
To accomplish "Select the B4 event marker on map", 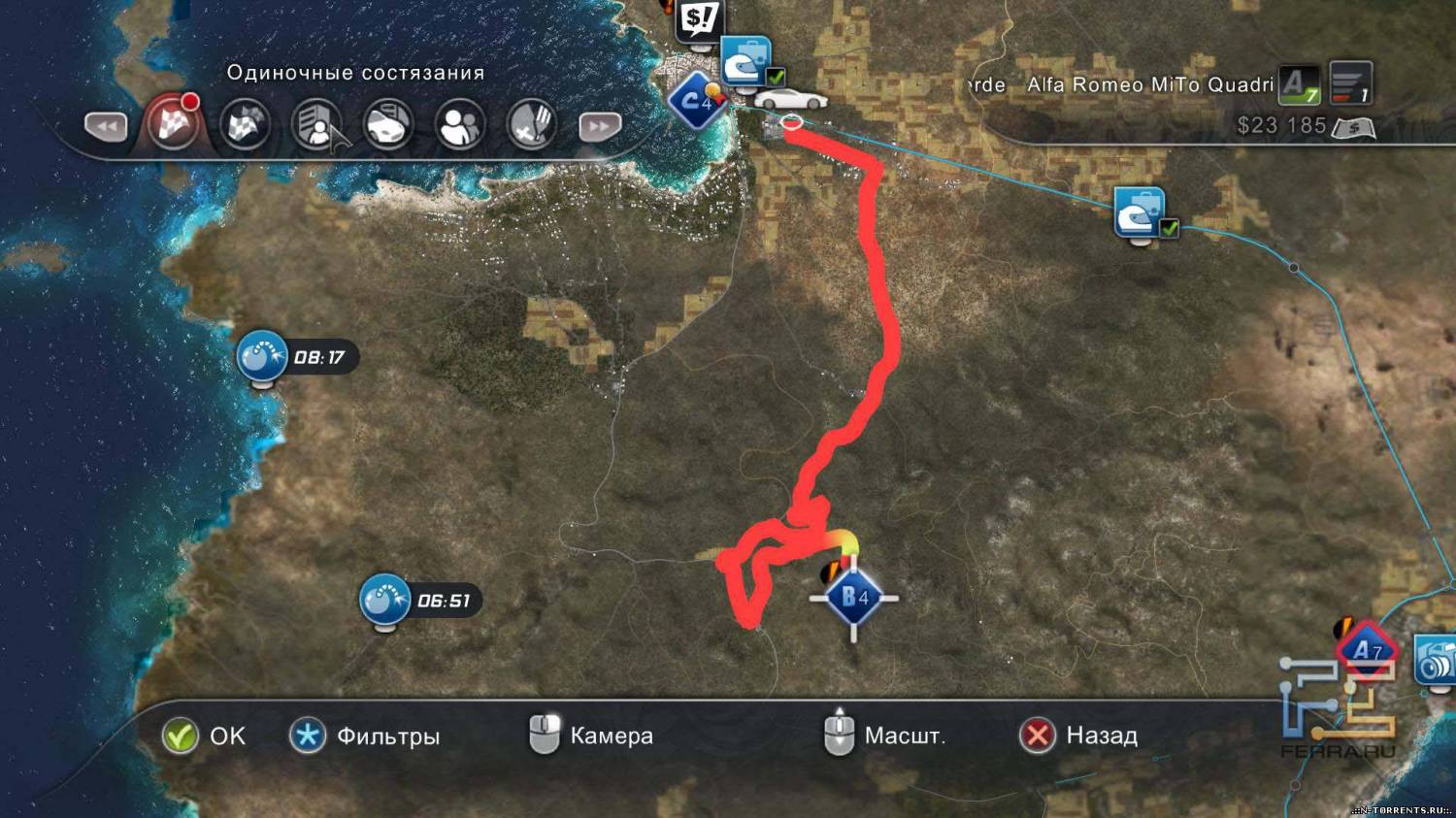I will pyautogui.click(x=853, y=598).
